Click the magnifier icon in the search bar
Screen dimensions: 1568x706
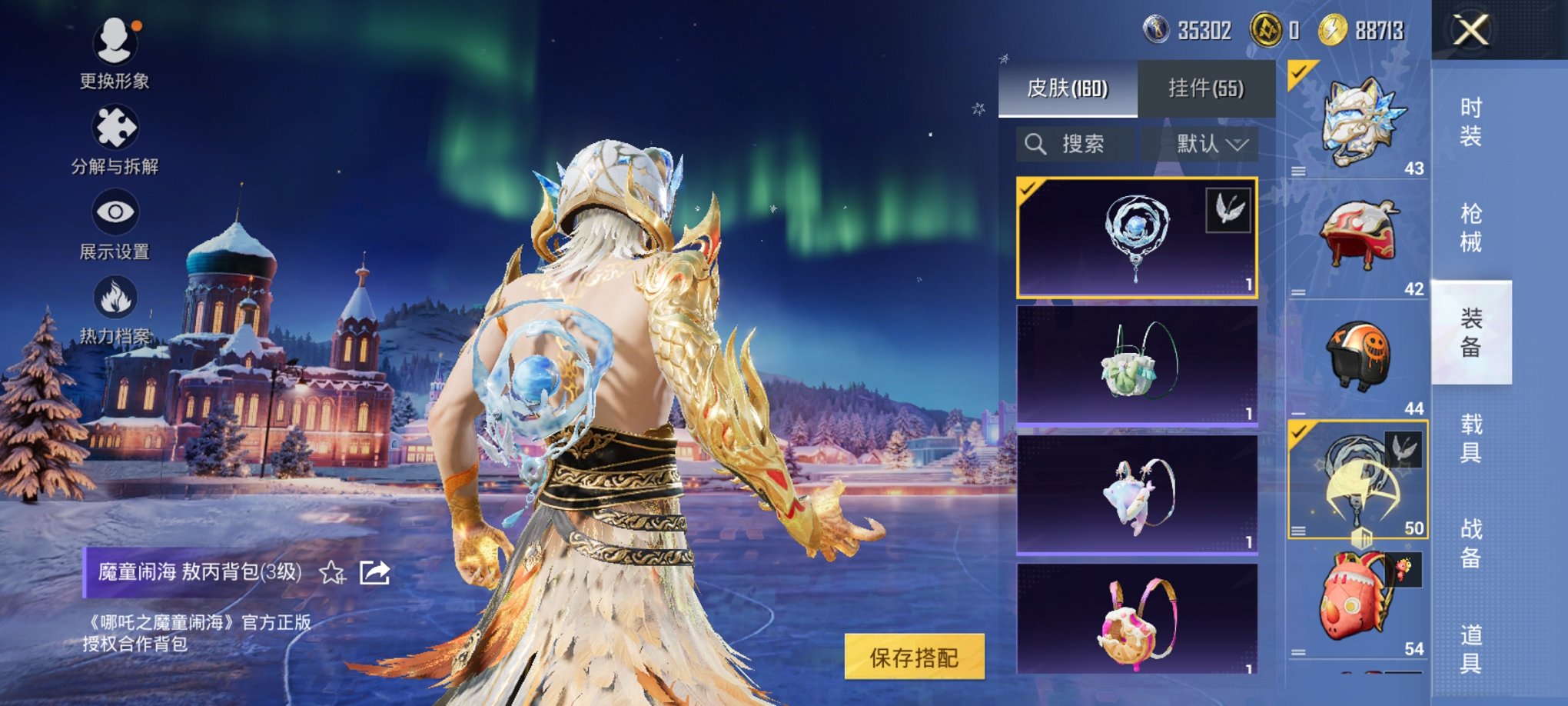point(1035,145)
